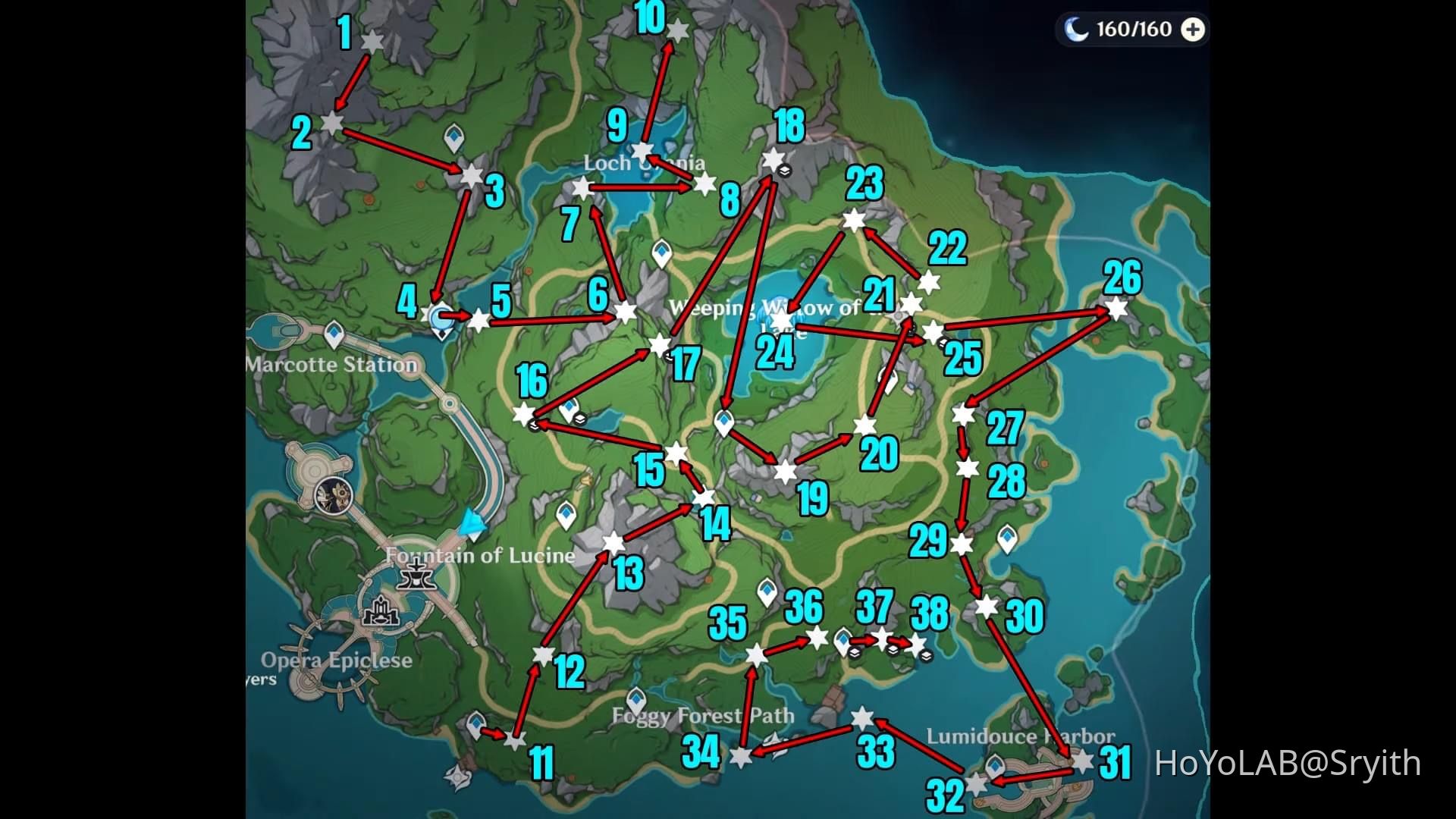Select the Loch Uranio area label

tap(643, 163)
